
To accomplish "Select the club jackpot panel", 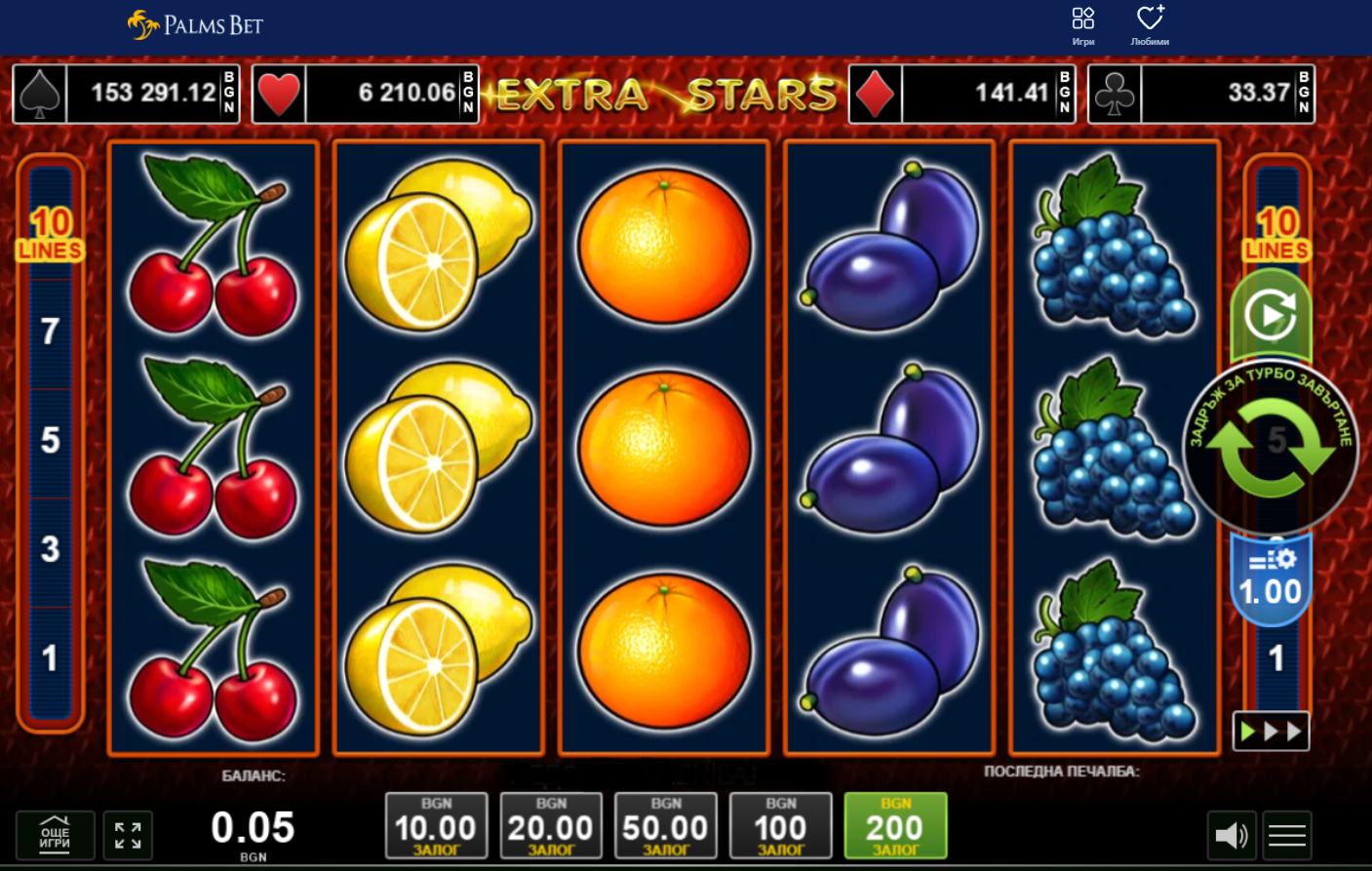I will coord(1201,94).
